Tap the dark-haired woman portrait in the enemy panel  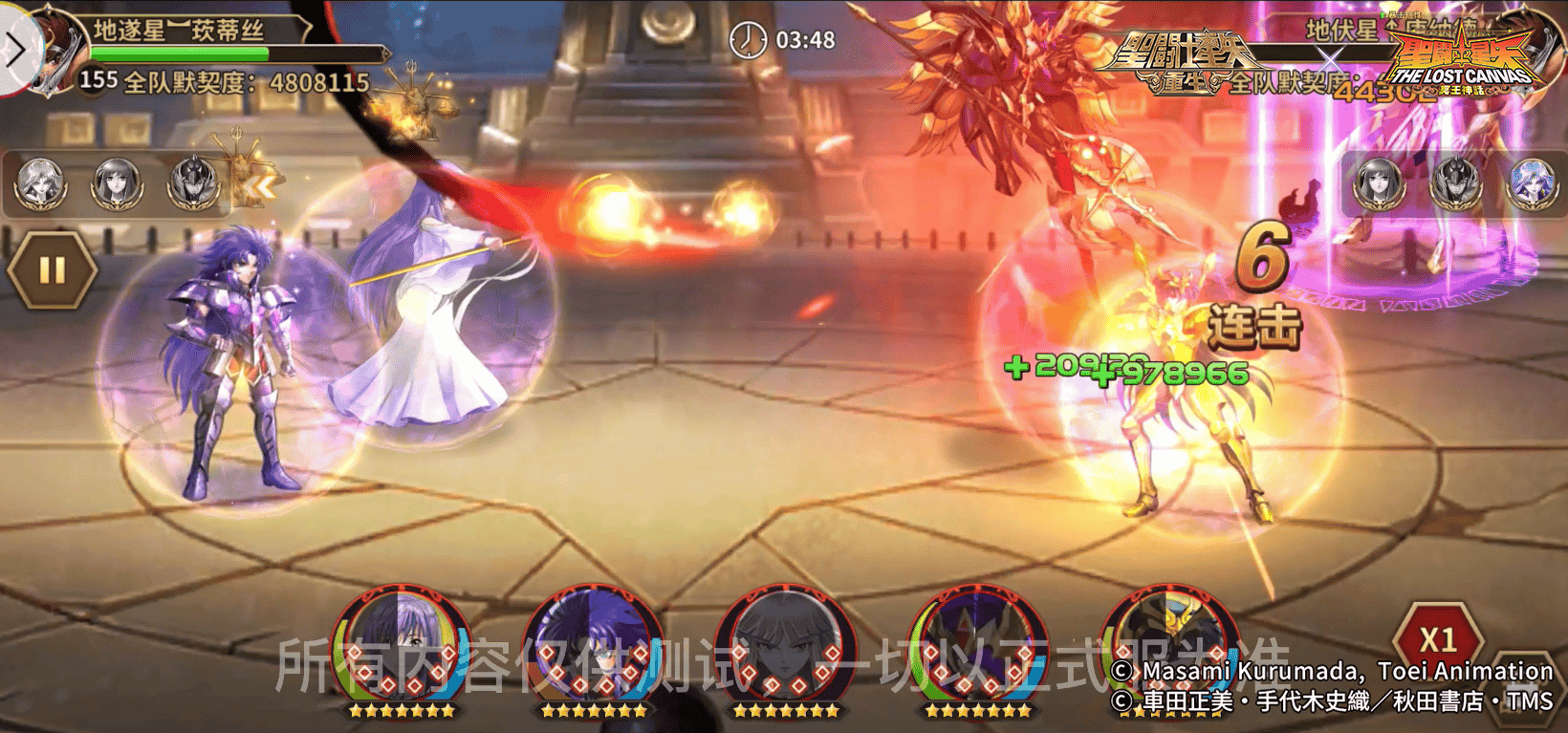pos(1378,183)
